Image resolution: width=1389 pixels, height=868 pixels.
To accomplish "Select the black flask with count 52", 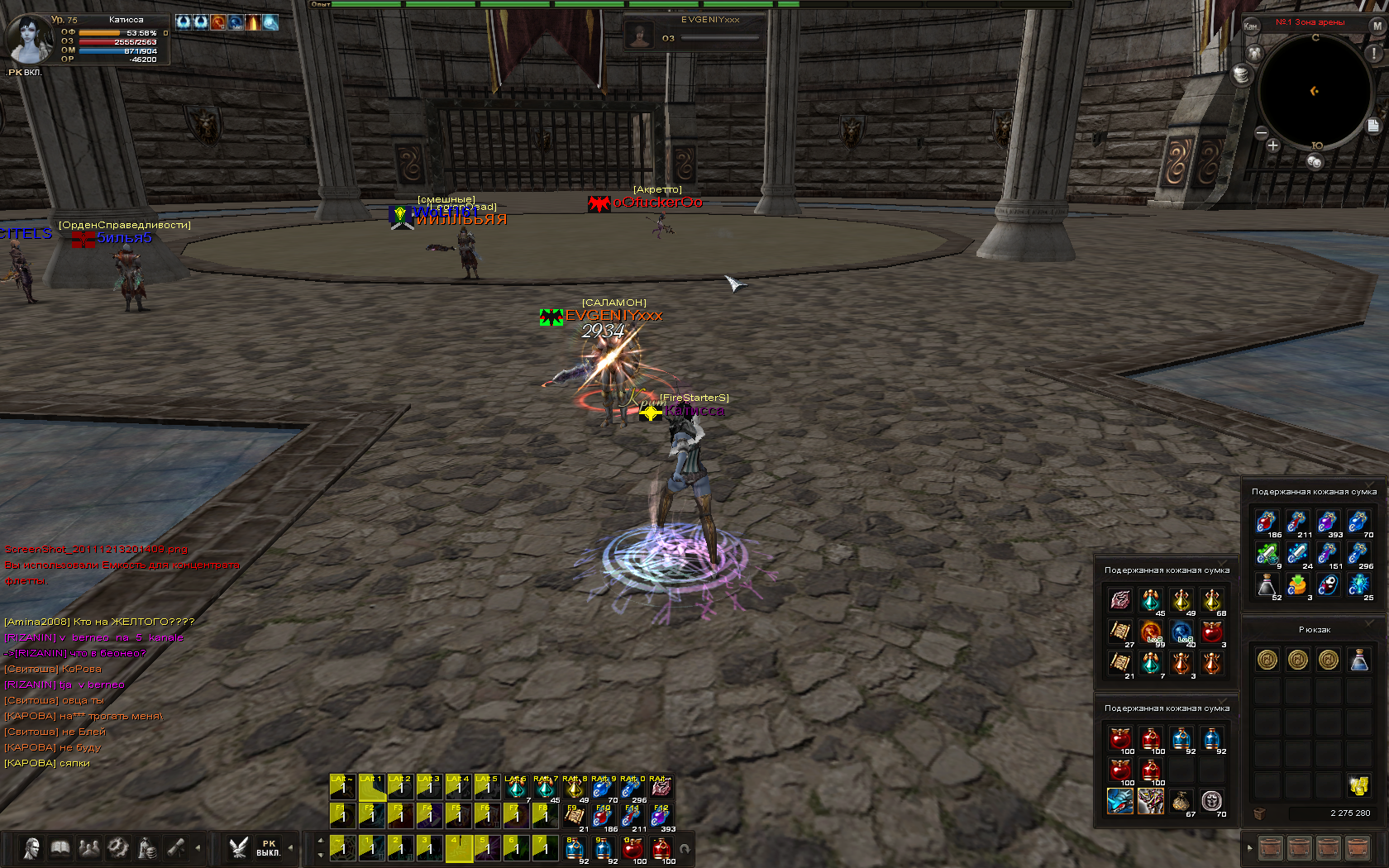I will click(1267, 585).
